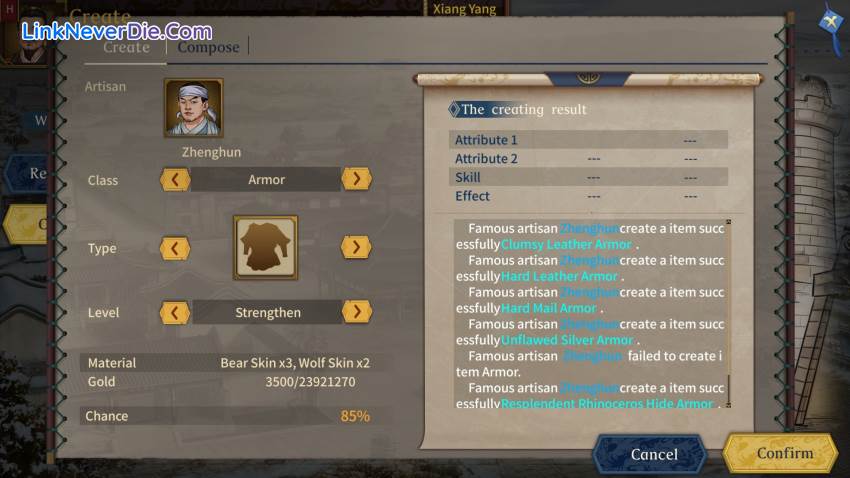This screenshot has width=850, height=478.
Task: Cycle Type to previous item
Action: click(x=175, y=248)
